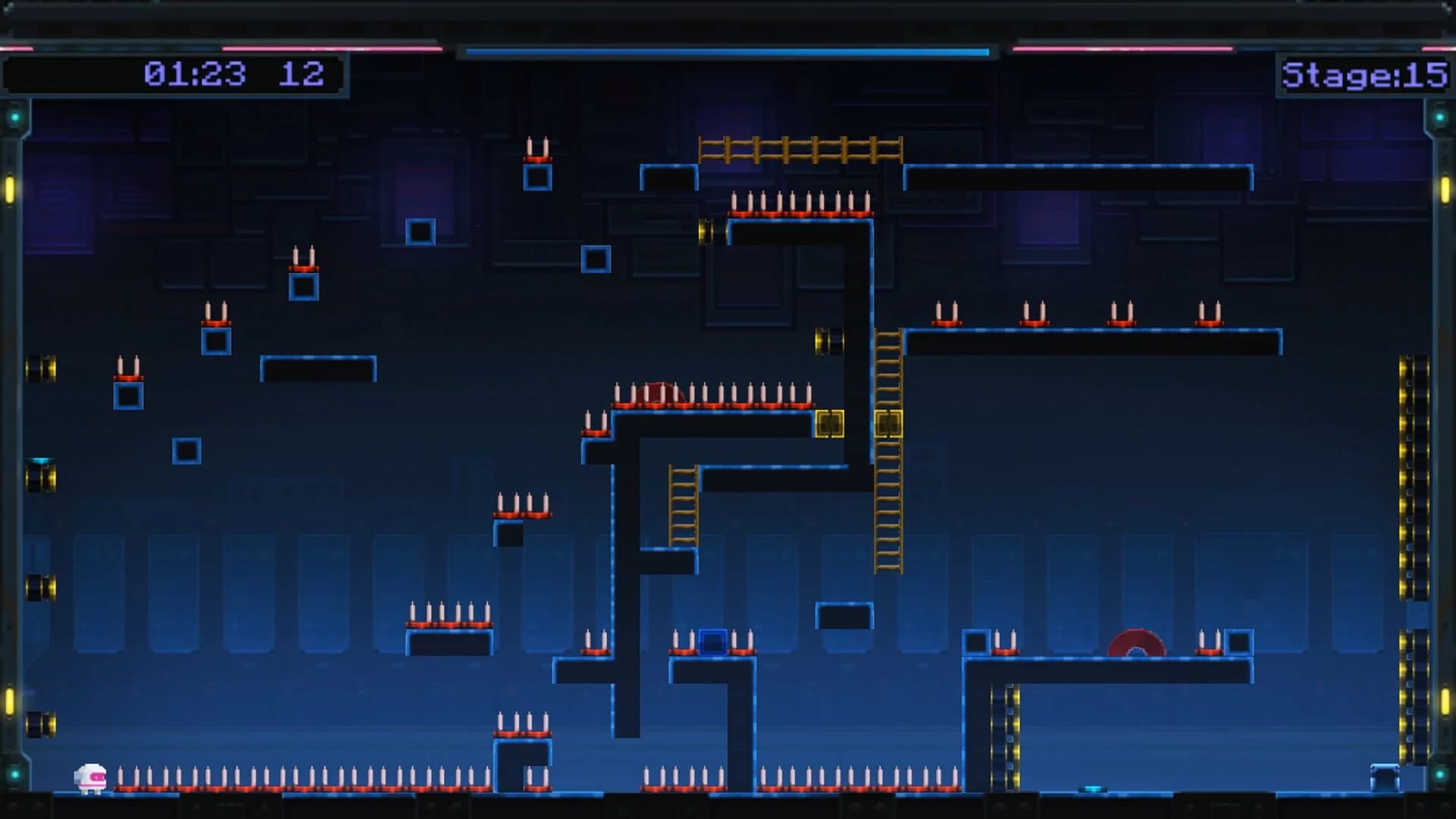Click the red dome enemy above spiked platform
1456x819 pixels.
[x=662, y=396]
